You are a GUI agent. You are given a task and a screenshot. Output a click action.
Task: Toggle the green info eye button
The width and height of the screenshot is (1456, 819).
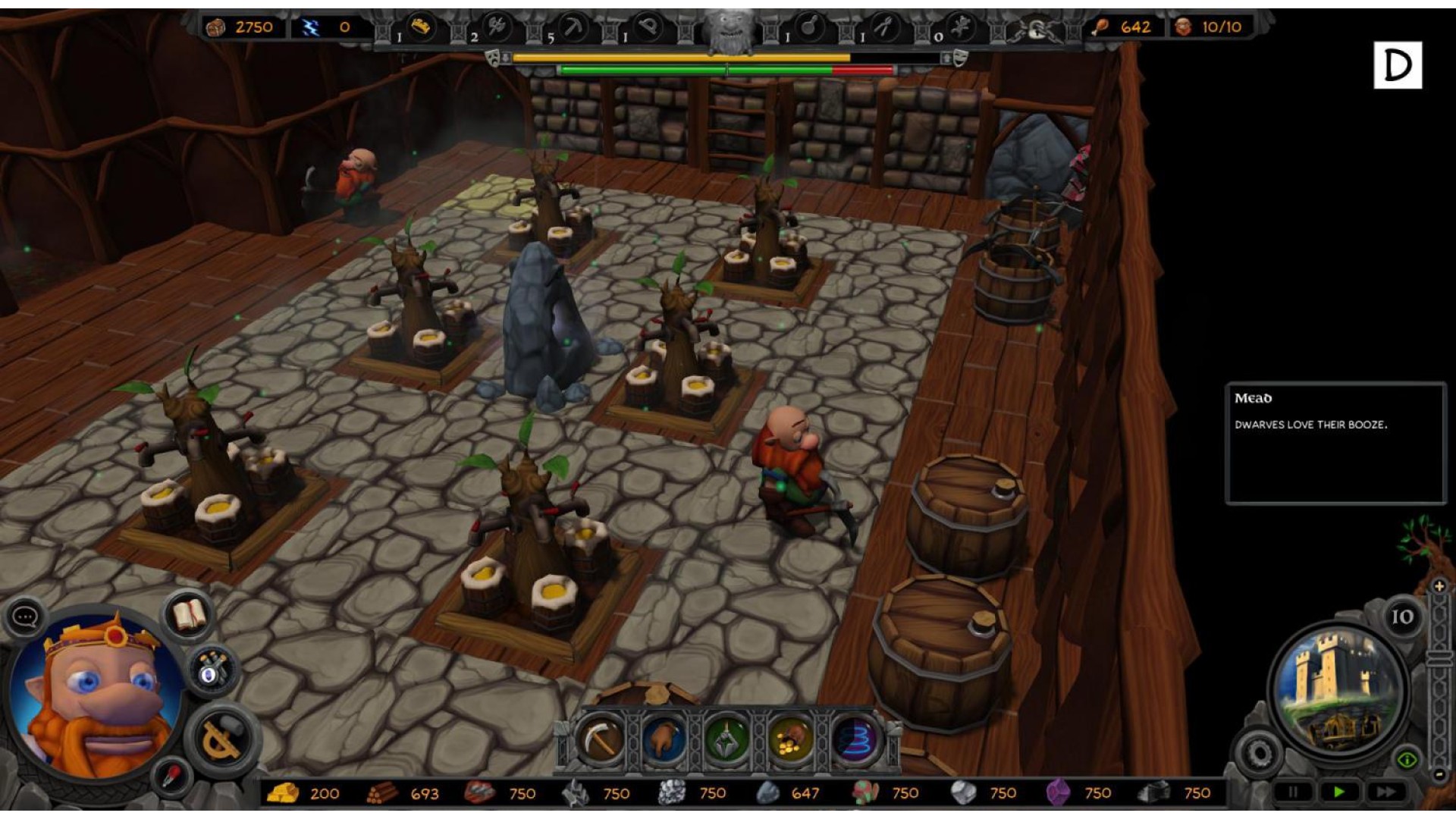click(x=1407, y=759)
